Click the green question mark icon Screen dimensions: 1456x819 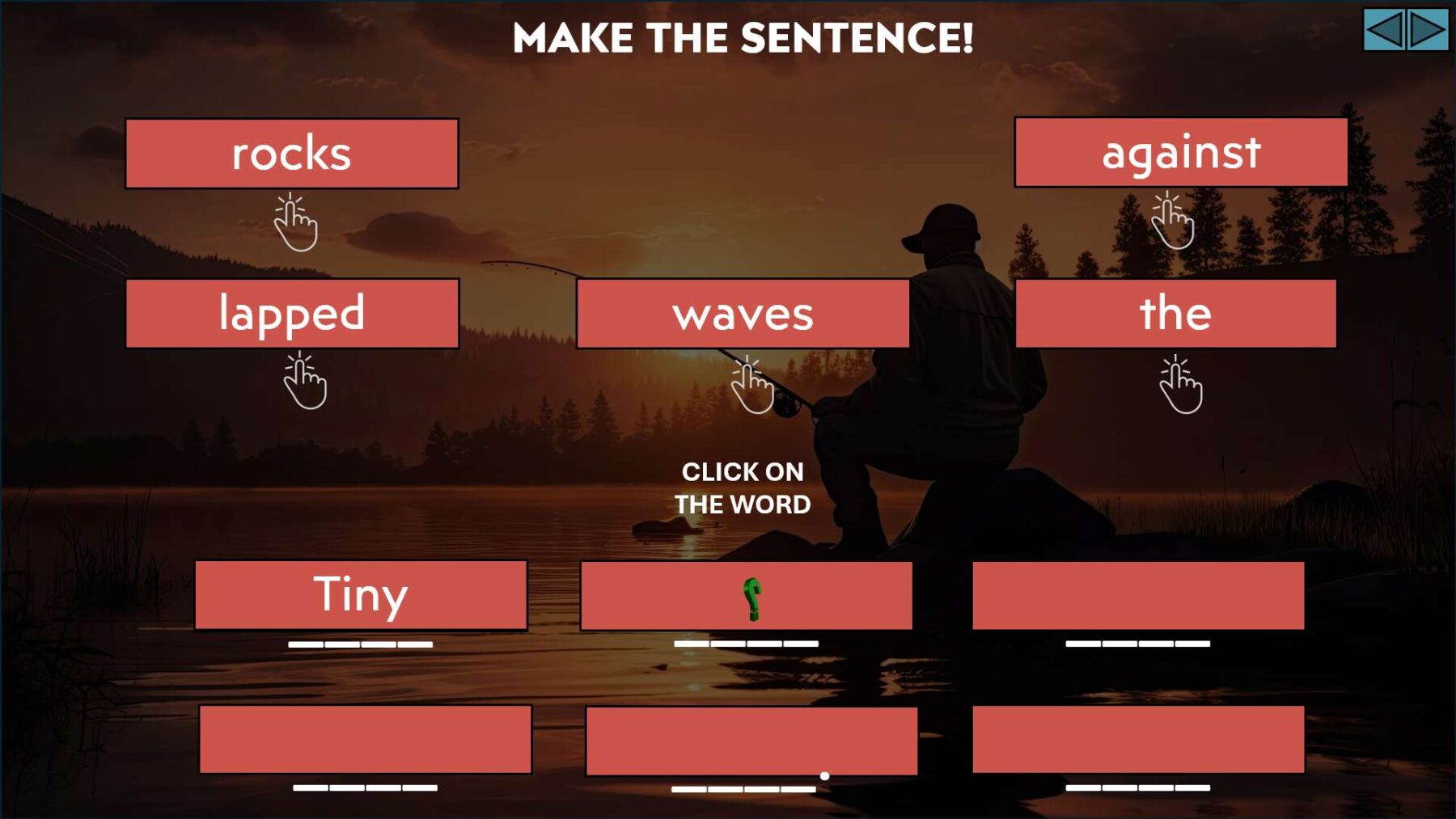[751, 597]
